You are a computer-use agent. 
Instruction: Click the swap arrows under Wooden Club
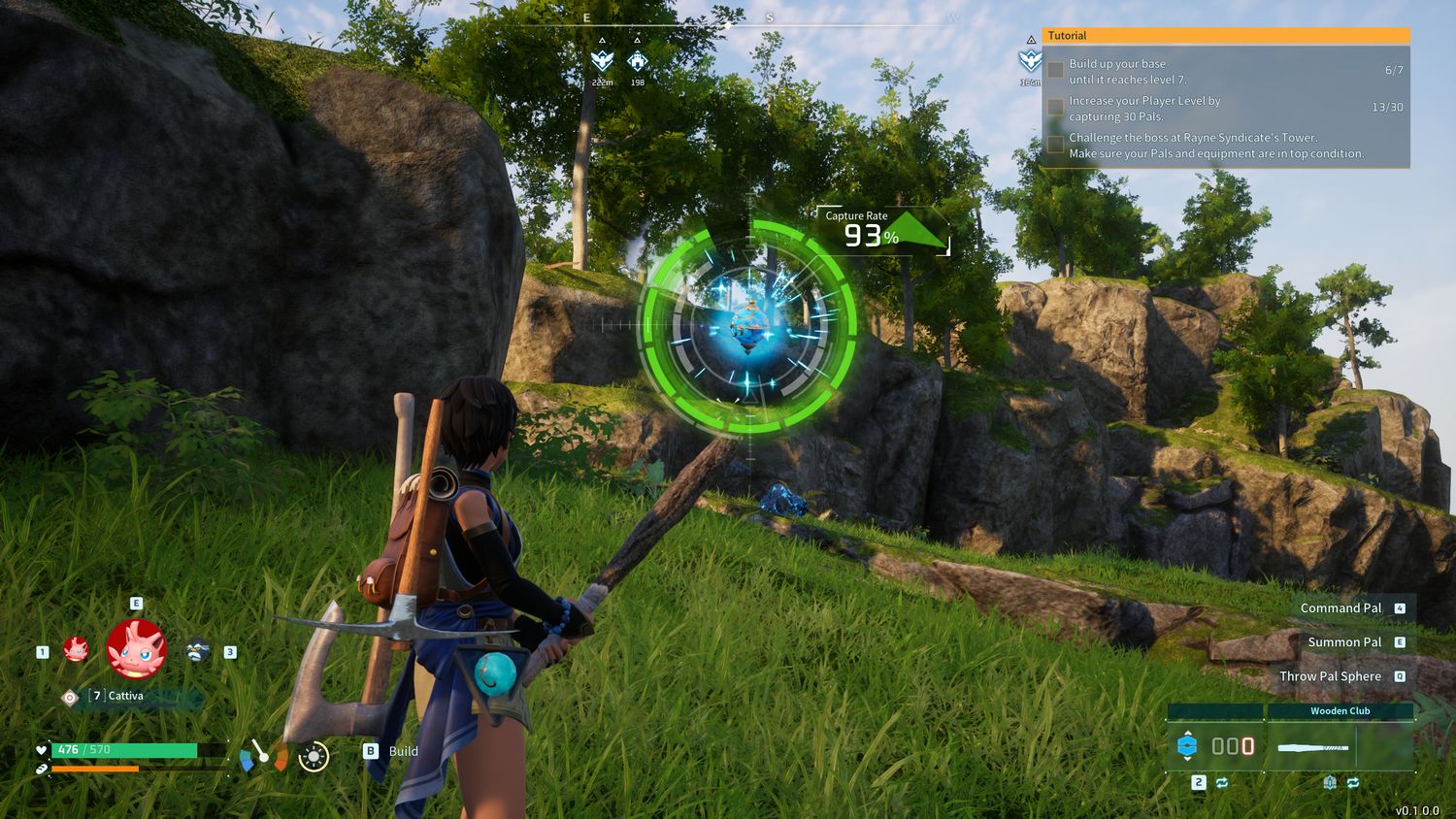(1352, 782)
